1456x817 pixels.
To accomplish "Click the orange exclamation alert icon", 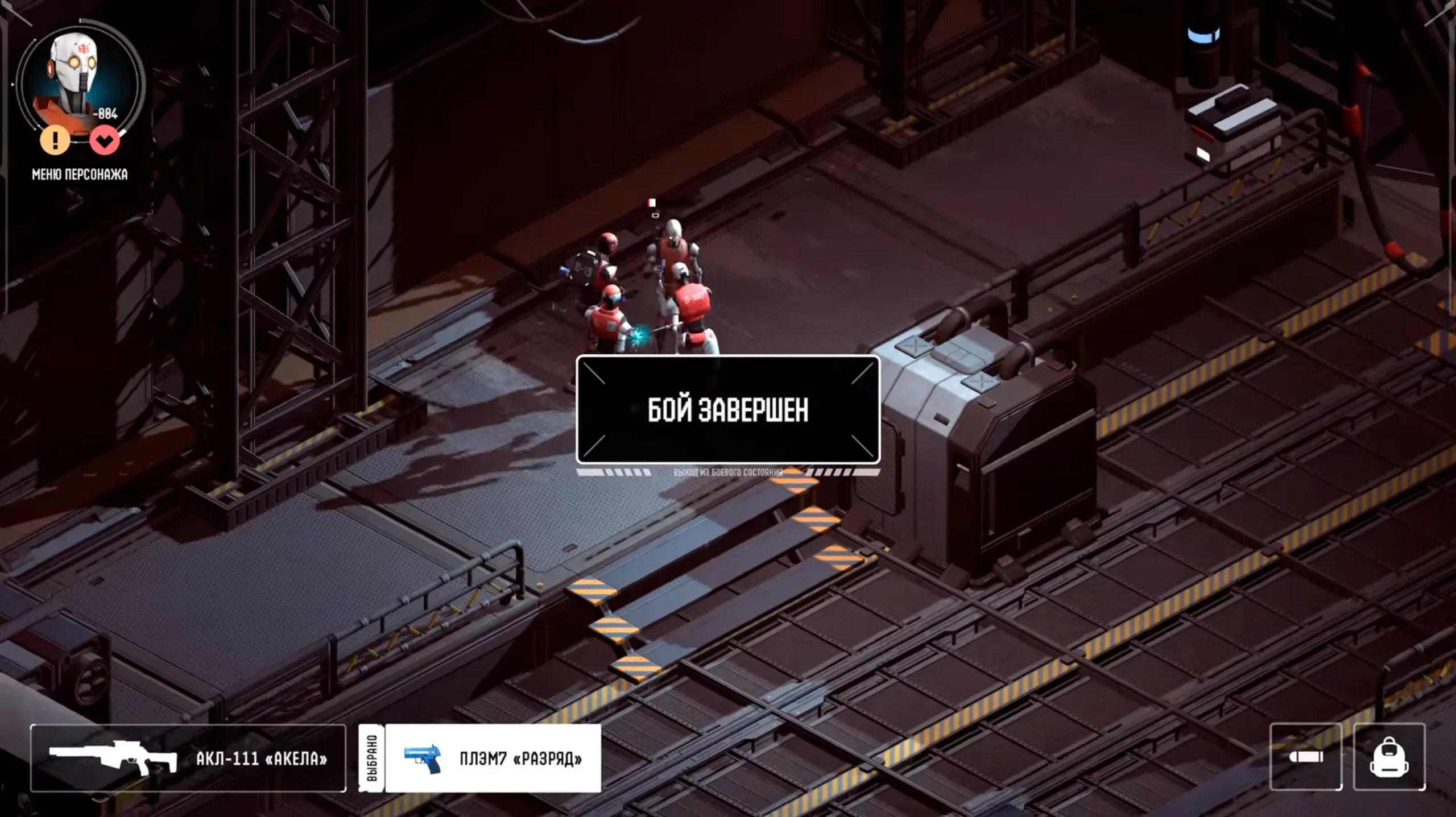I will click(55, 139).
